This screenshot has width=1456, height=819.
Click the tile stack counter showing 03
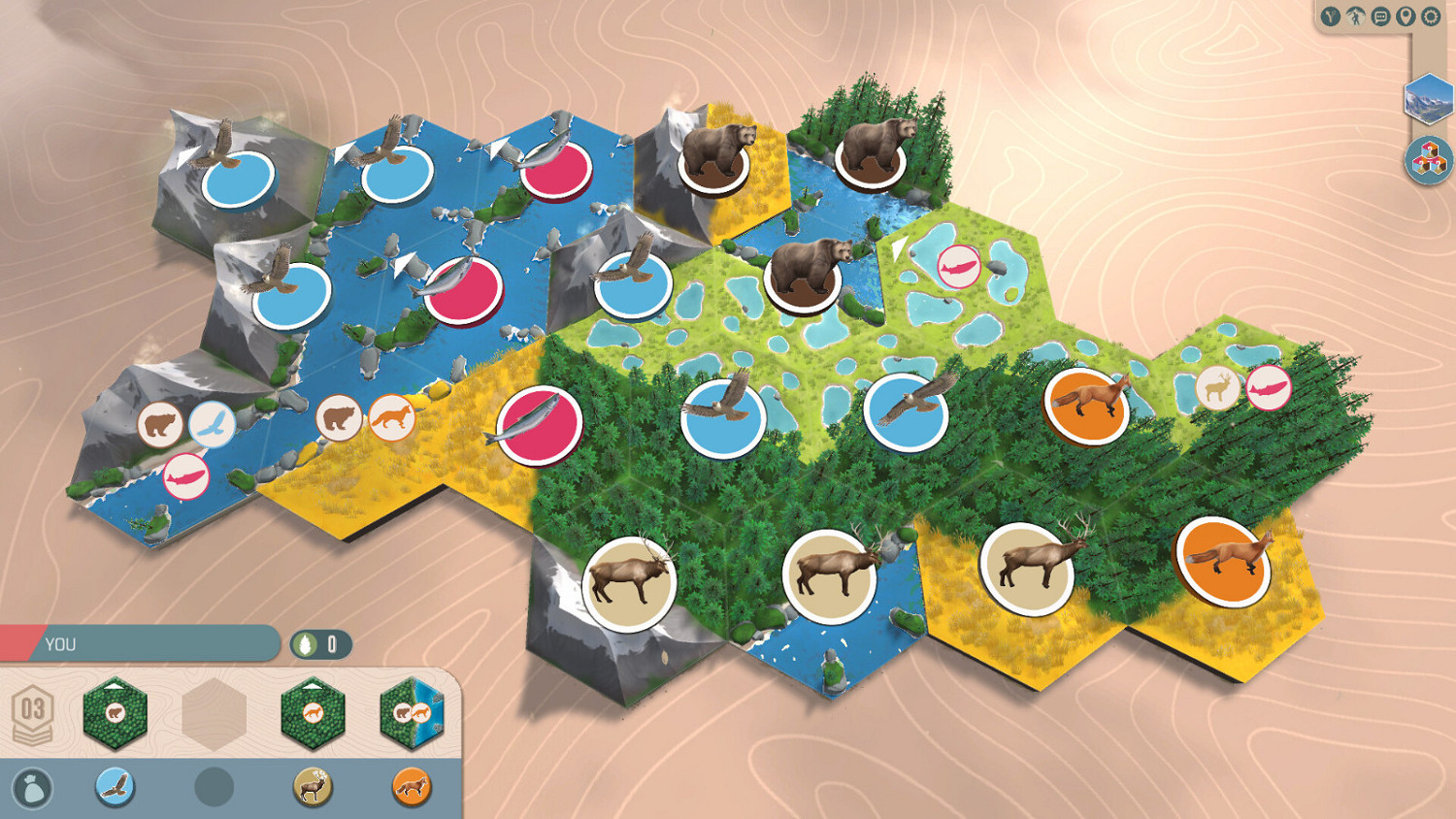click(x=32, y=713)
